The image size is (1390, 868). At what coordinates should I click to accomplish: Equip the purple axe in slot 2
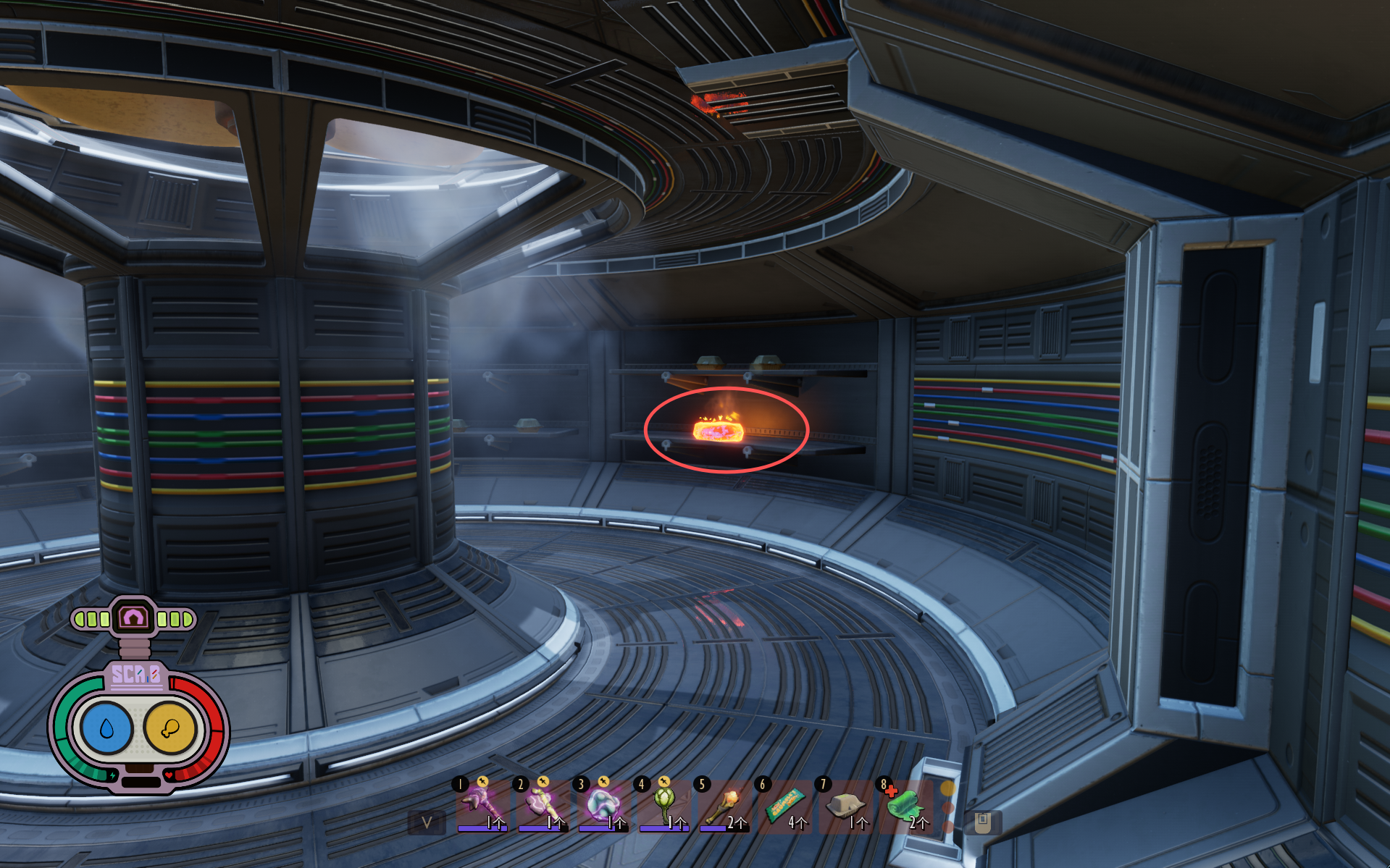pyautogui.click(x=540, y=804)
